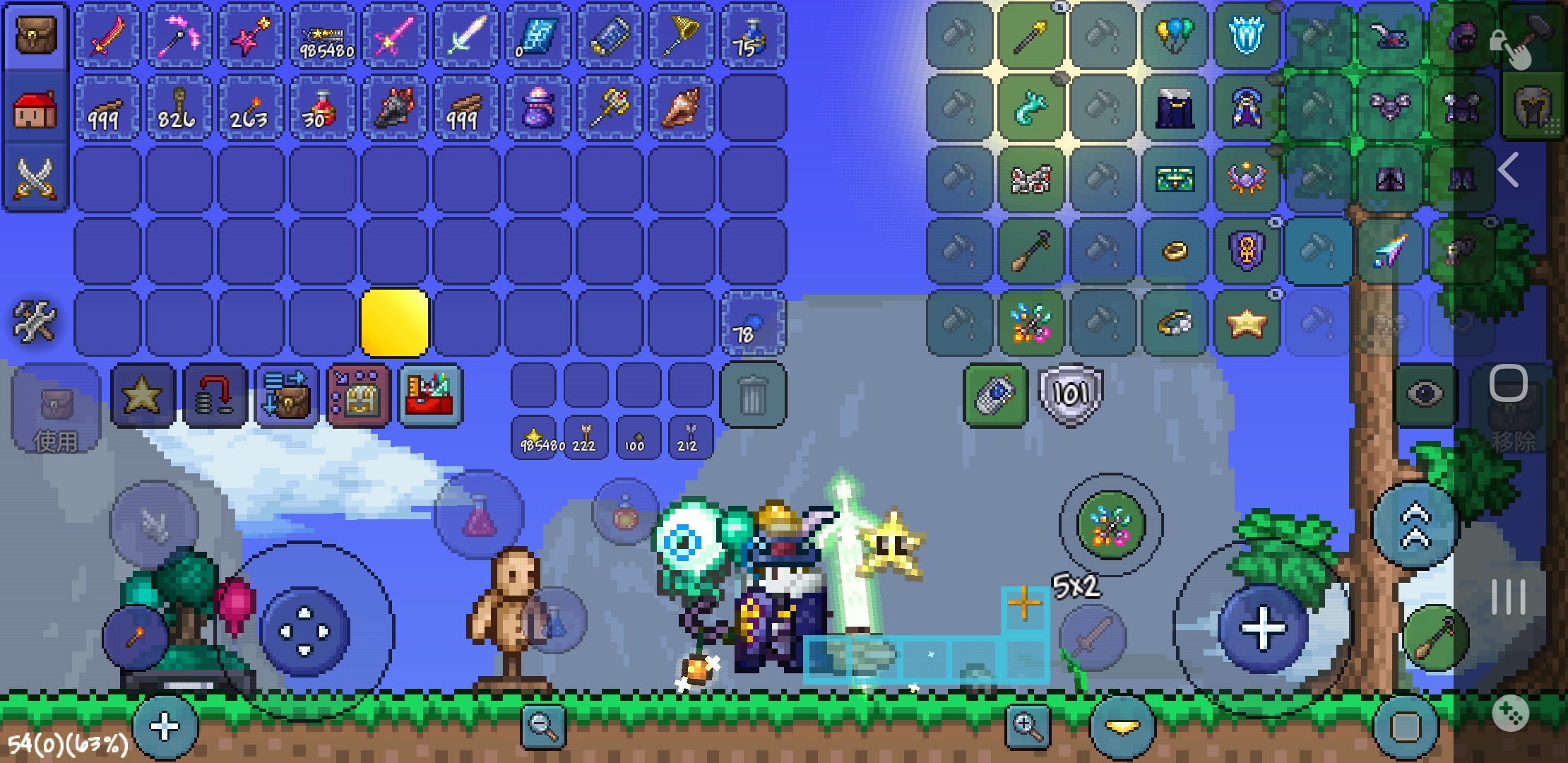
Task: Select the Ankh Shield accessory slot
Action: (1246, 251)
